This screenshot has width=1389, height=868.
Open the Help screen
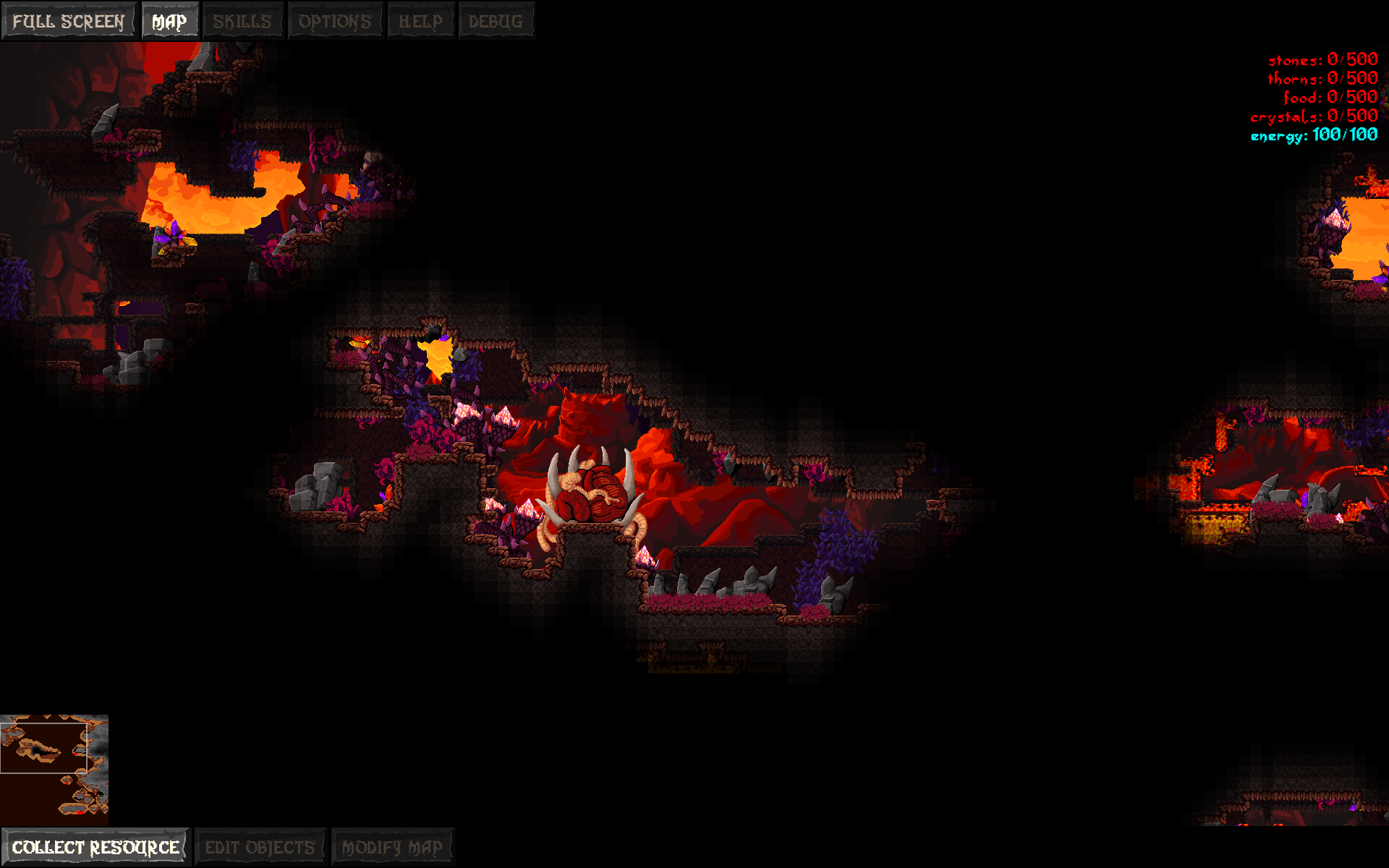[420, 20]
